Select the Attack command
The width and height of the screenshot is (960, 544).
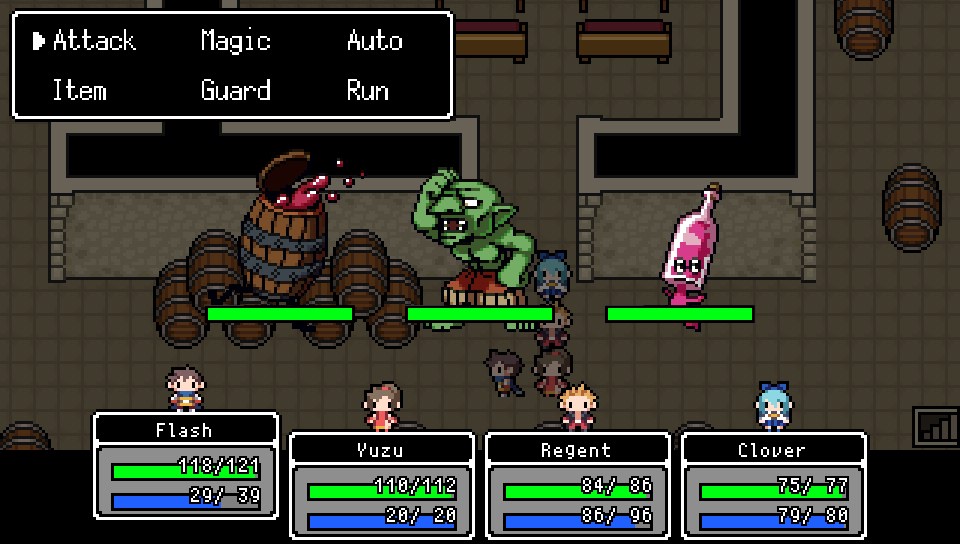93,41
